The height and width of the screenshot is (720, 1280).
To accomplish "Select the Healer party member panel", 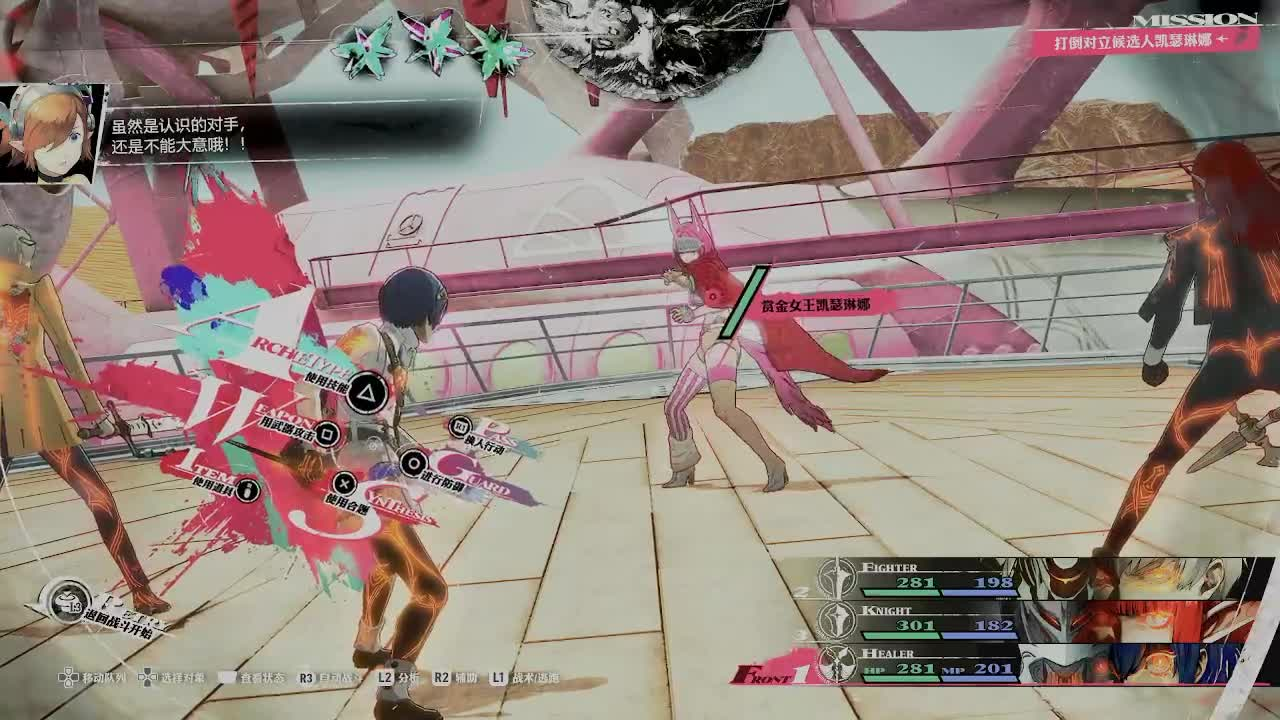I will click(1030, 664).
